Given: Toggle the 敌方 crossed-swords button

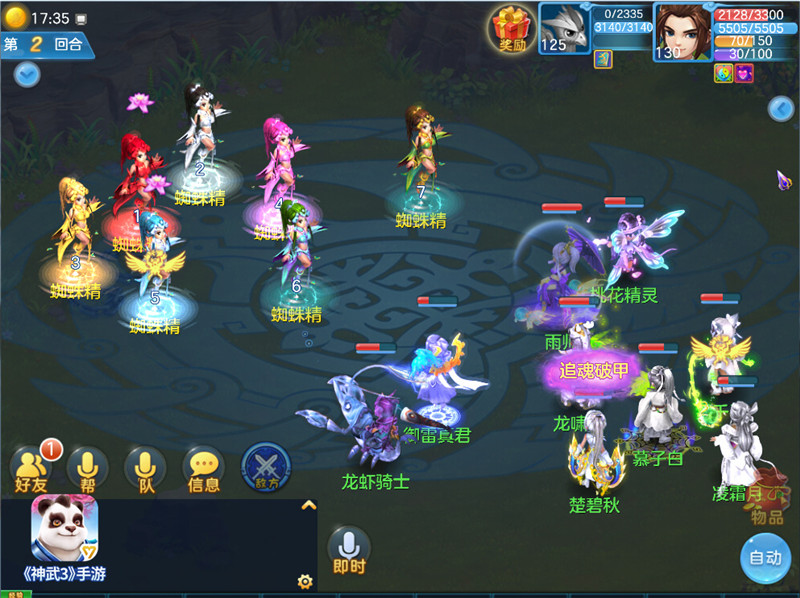Looking at the screenshot, I should (x=266, y=468).
